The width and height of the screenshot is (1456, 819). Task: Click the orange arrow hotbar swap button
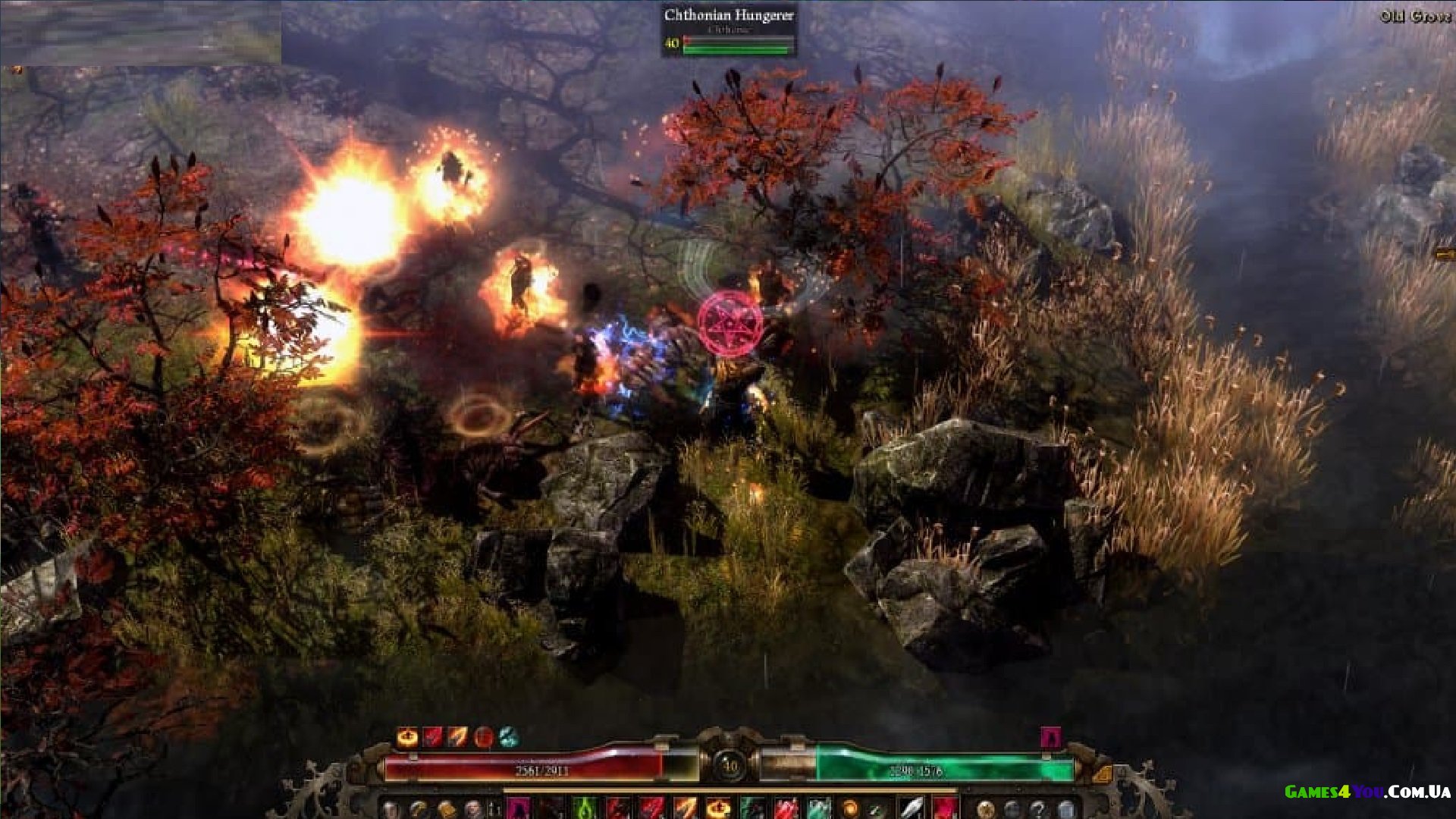1102,774
